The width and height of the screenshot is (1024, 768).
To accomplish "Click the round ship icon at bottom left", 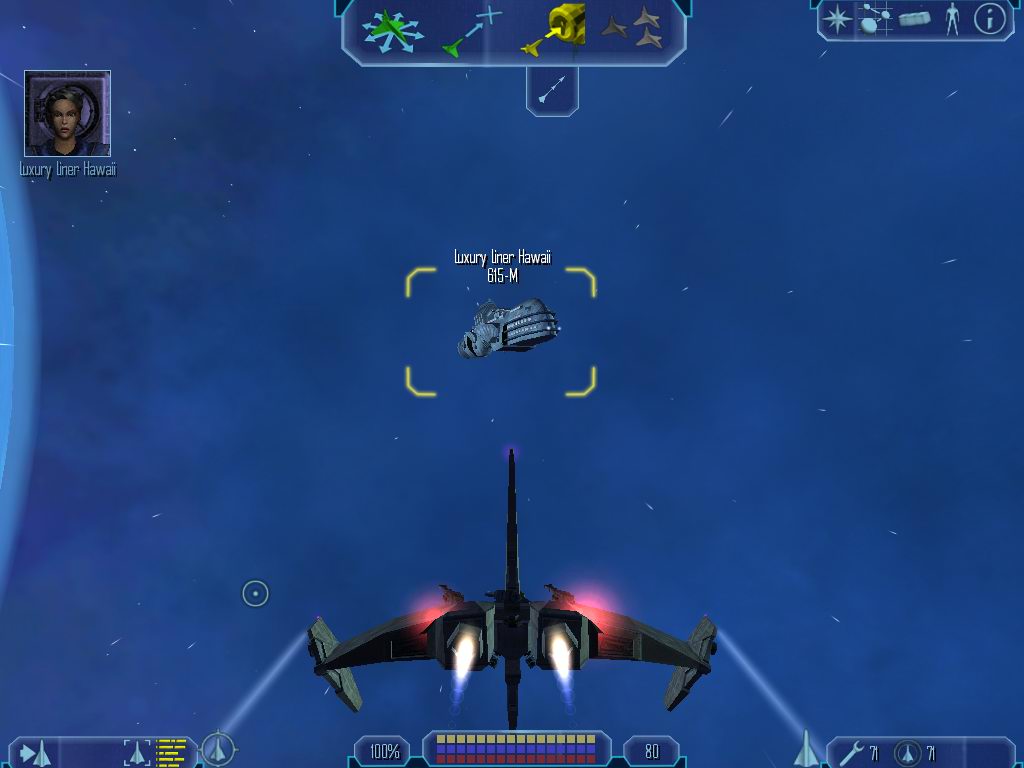I will tap(218, 748).
